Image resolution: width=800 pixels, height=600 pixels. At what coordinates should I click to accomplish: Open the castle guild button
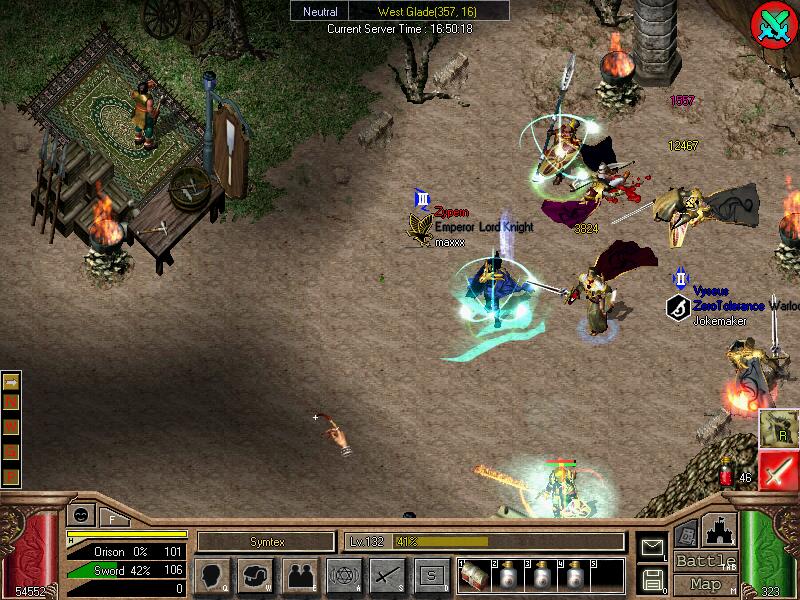pos(721,530)
